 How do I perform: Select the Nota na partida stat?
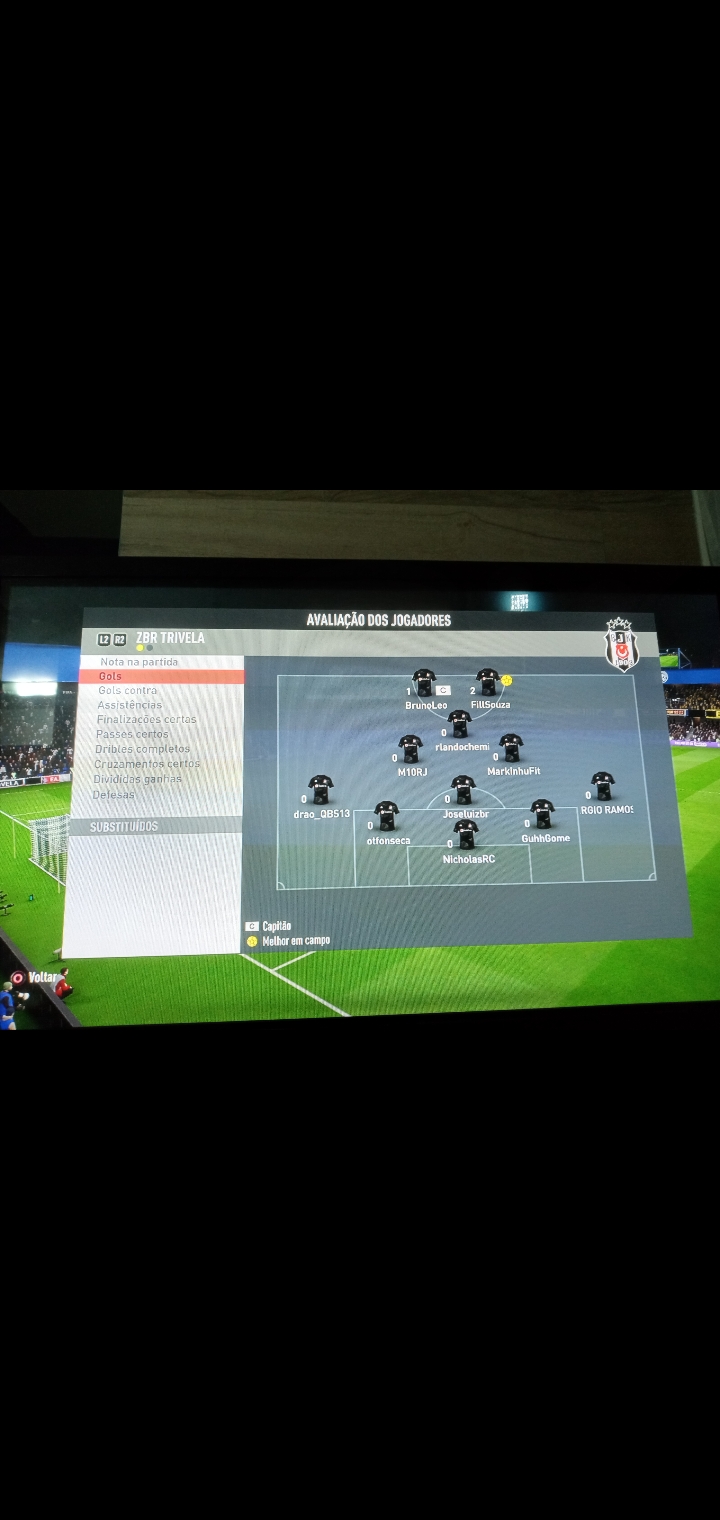139,662
